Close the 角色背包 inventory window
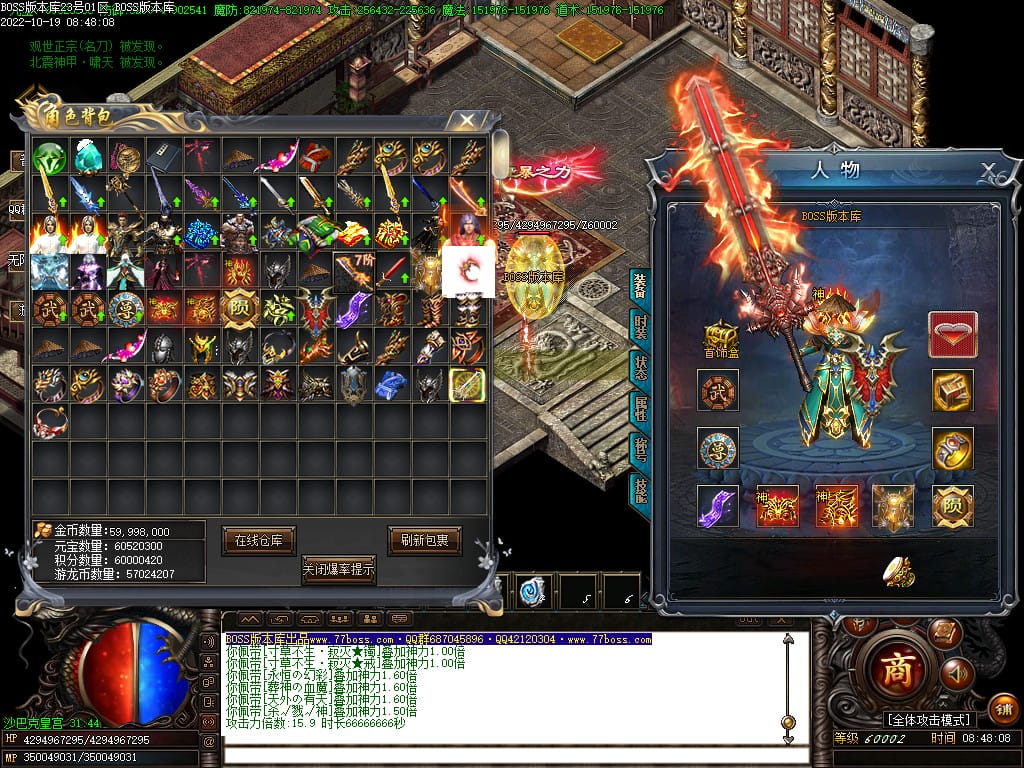This screenshot has width=1024, height=768. (x=466, y=120)
